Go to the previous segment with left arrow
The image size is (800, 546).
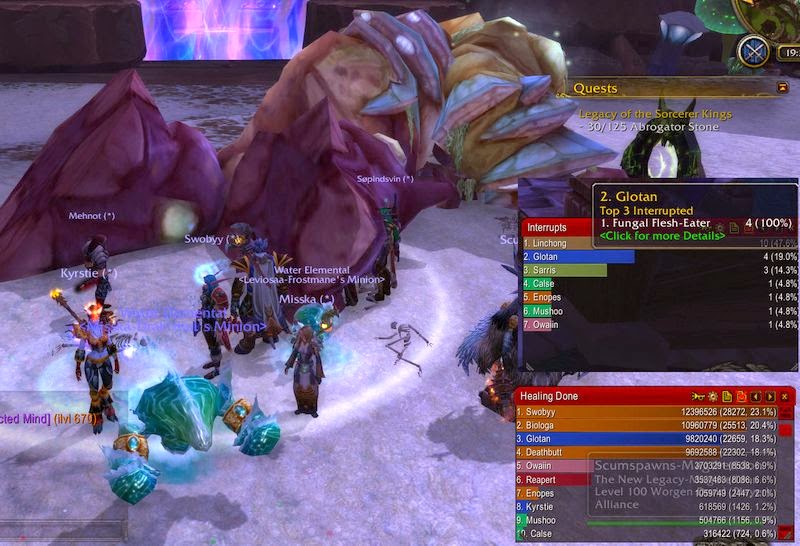click(x=756, y=397)
